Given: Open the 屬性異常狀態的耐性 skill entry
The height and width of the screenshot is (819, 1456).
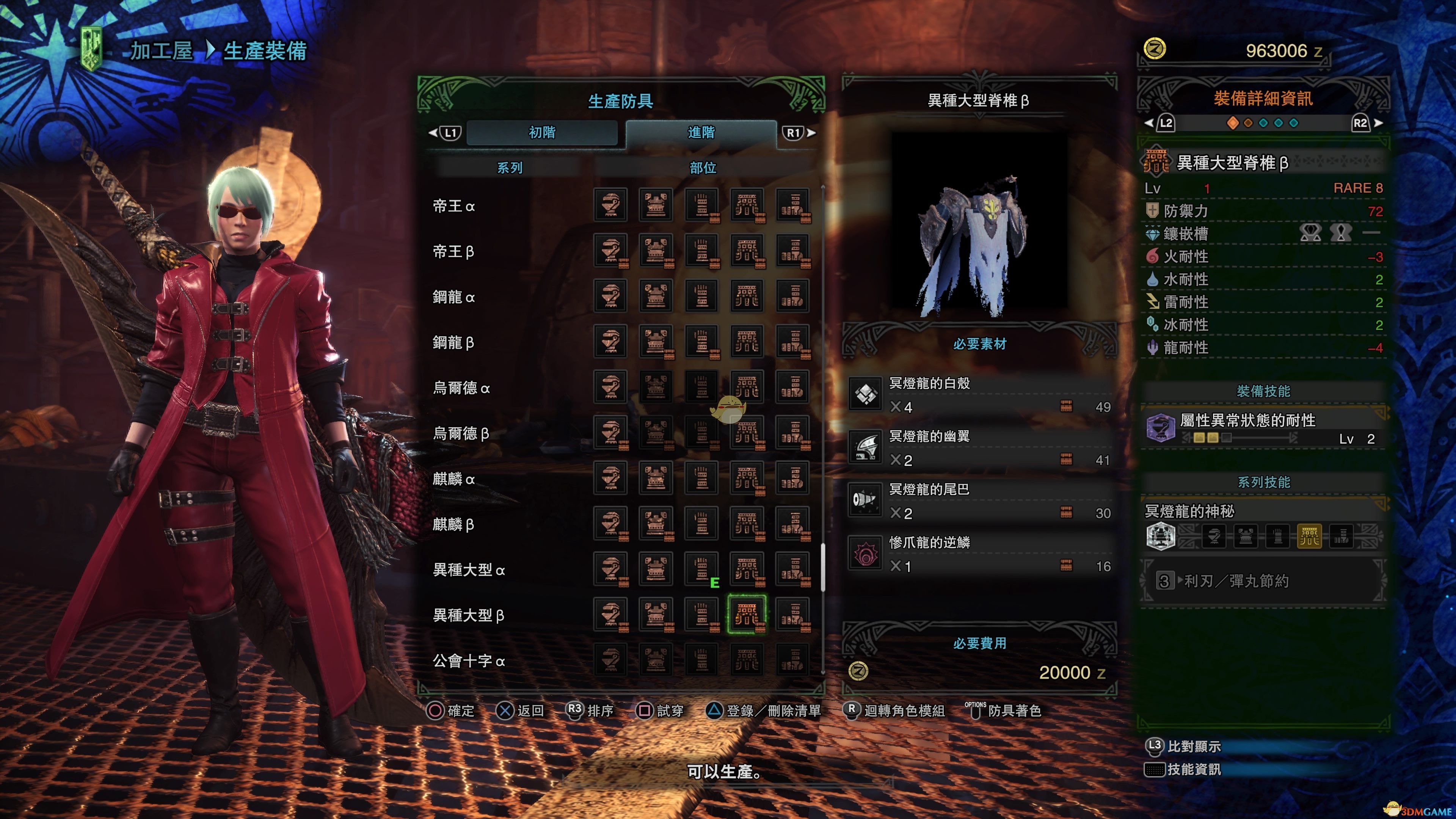Looking at the screenshot, I should [x=1264, y=428].
